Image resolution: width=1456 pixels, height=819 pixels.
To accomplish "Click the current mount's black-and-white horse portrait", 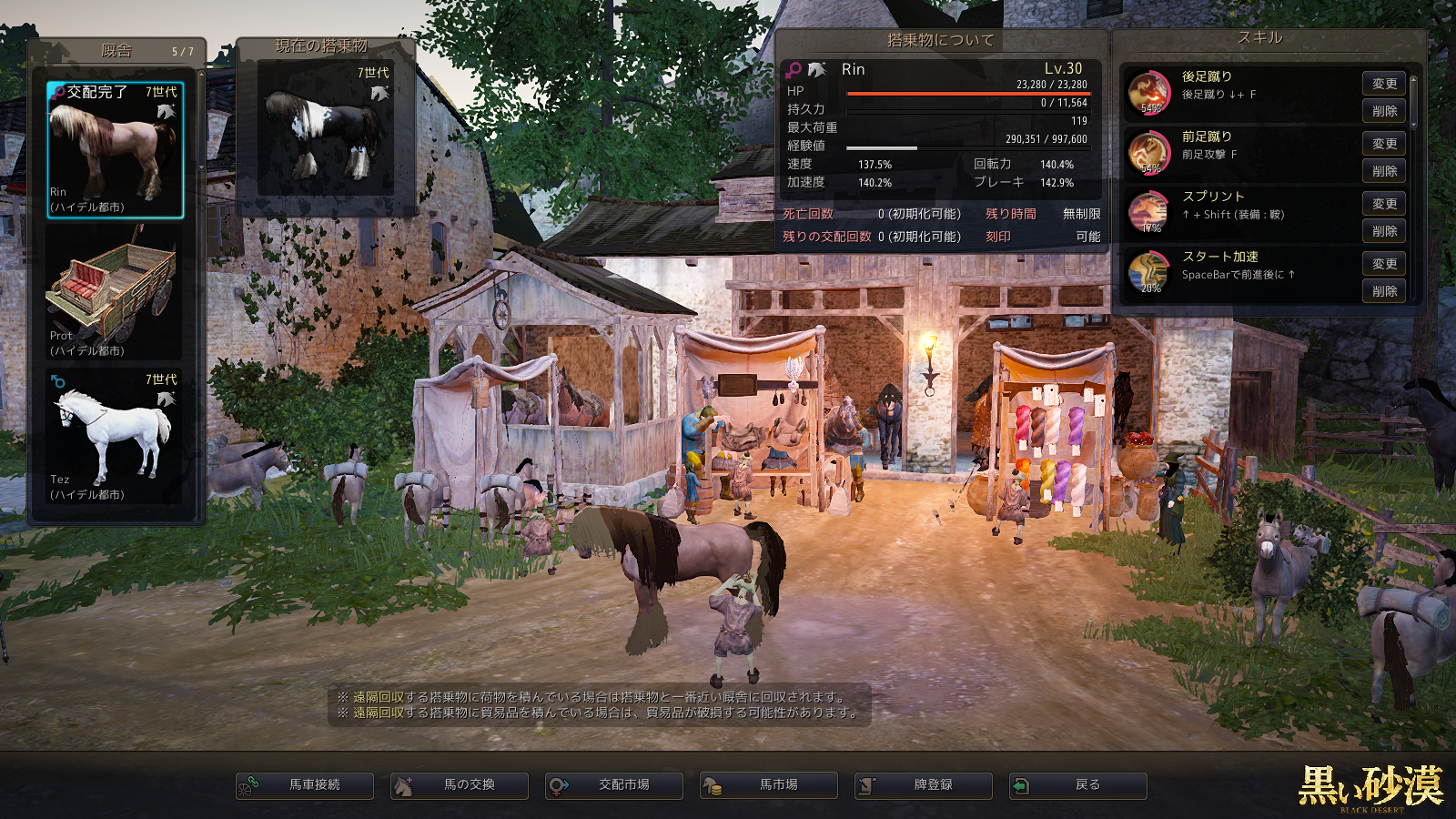I will click(x=326, y=127).
